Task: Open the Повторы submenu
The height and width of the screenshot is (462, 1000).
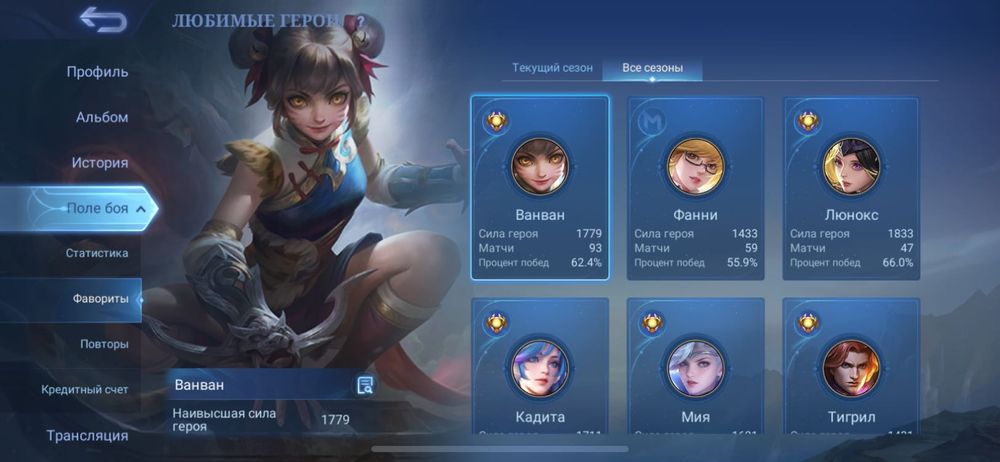Action: pyautogui.click(x=104, y=344)
